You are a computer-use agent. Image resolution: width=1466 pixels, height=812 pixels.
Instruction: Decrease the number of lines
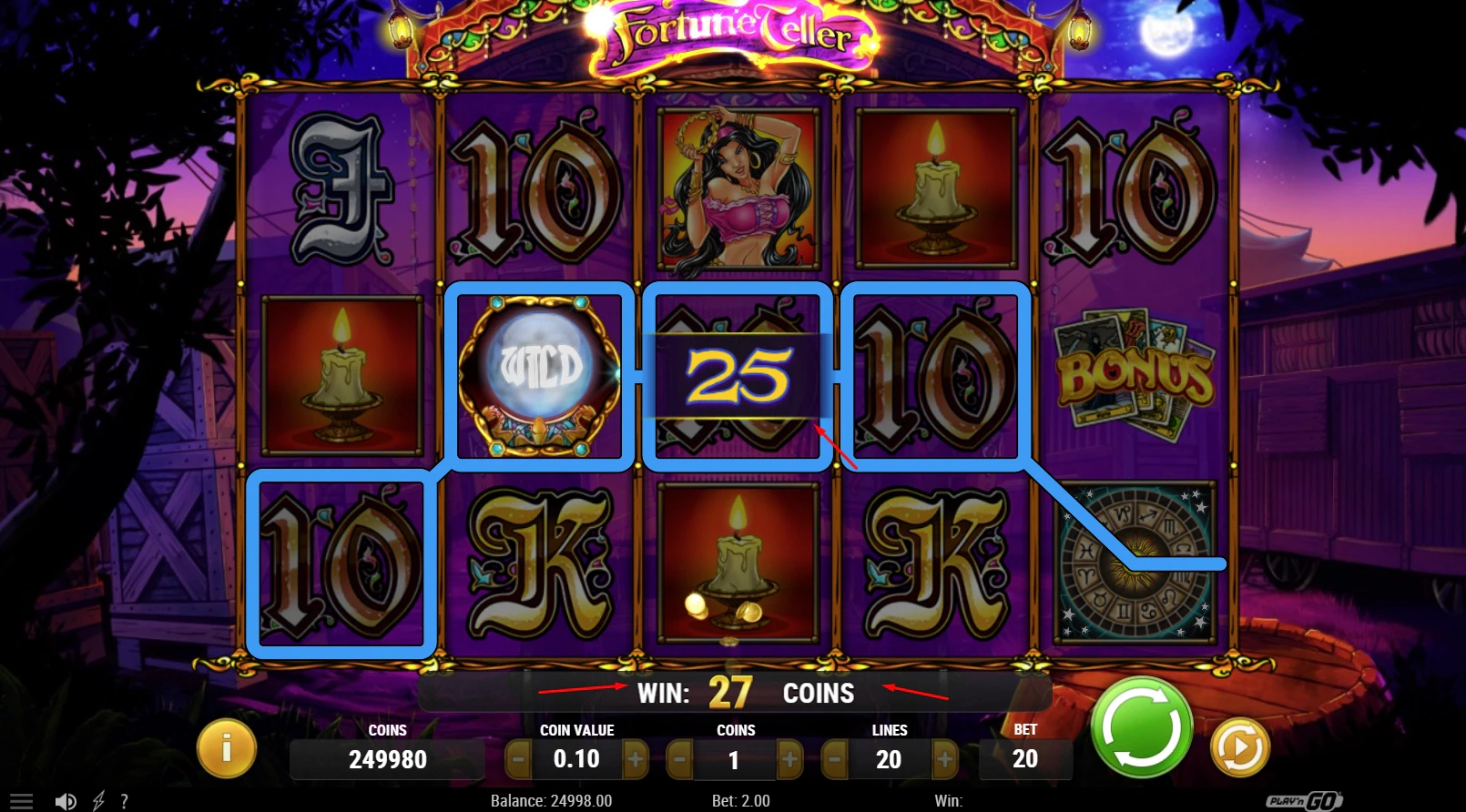tap(834, 758)
